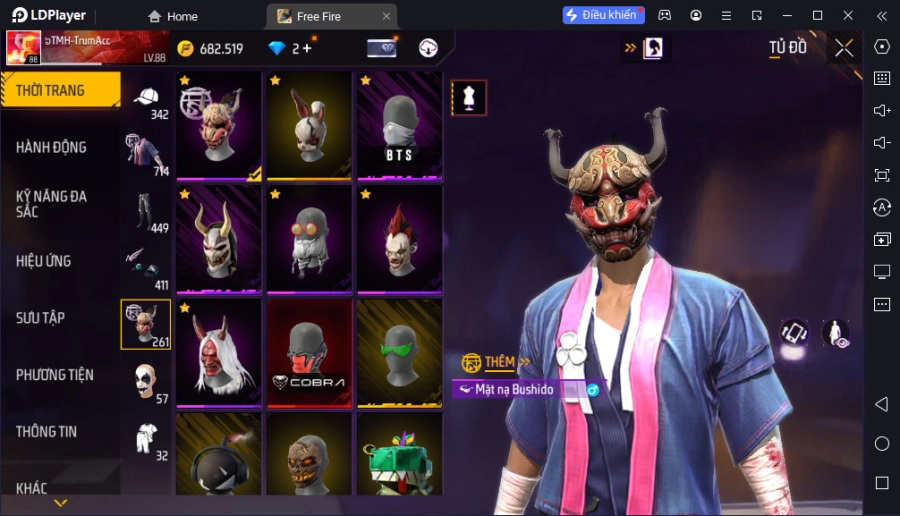Close the wardrobe with the X button
The width and height of the screenshot is (900, 516).
click(844, 48)
